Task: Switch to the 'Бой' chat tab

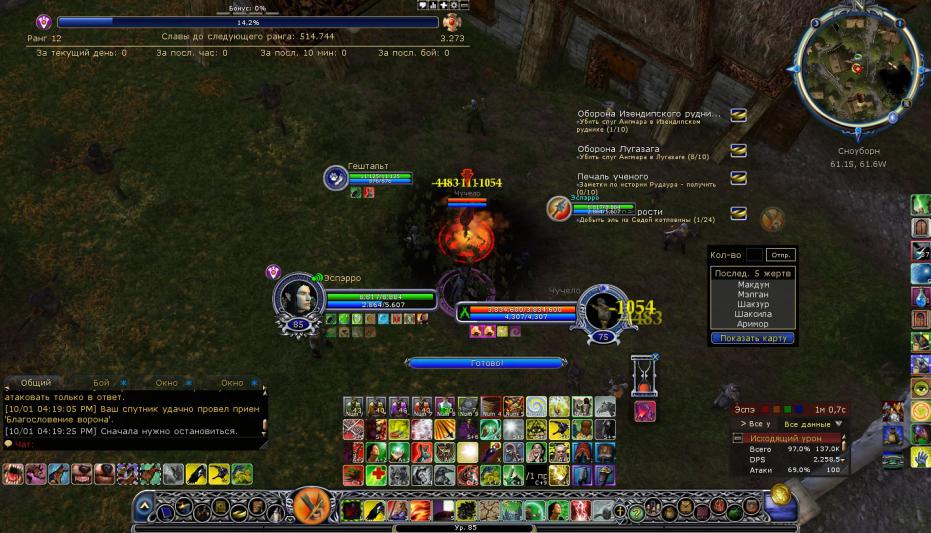Action: click(x=101, y=382)
